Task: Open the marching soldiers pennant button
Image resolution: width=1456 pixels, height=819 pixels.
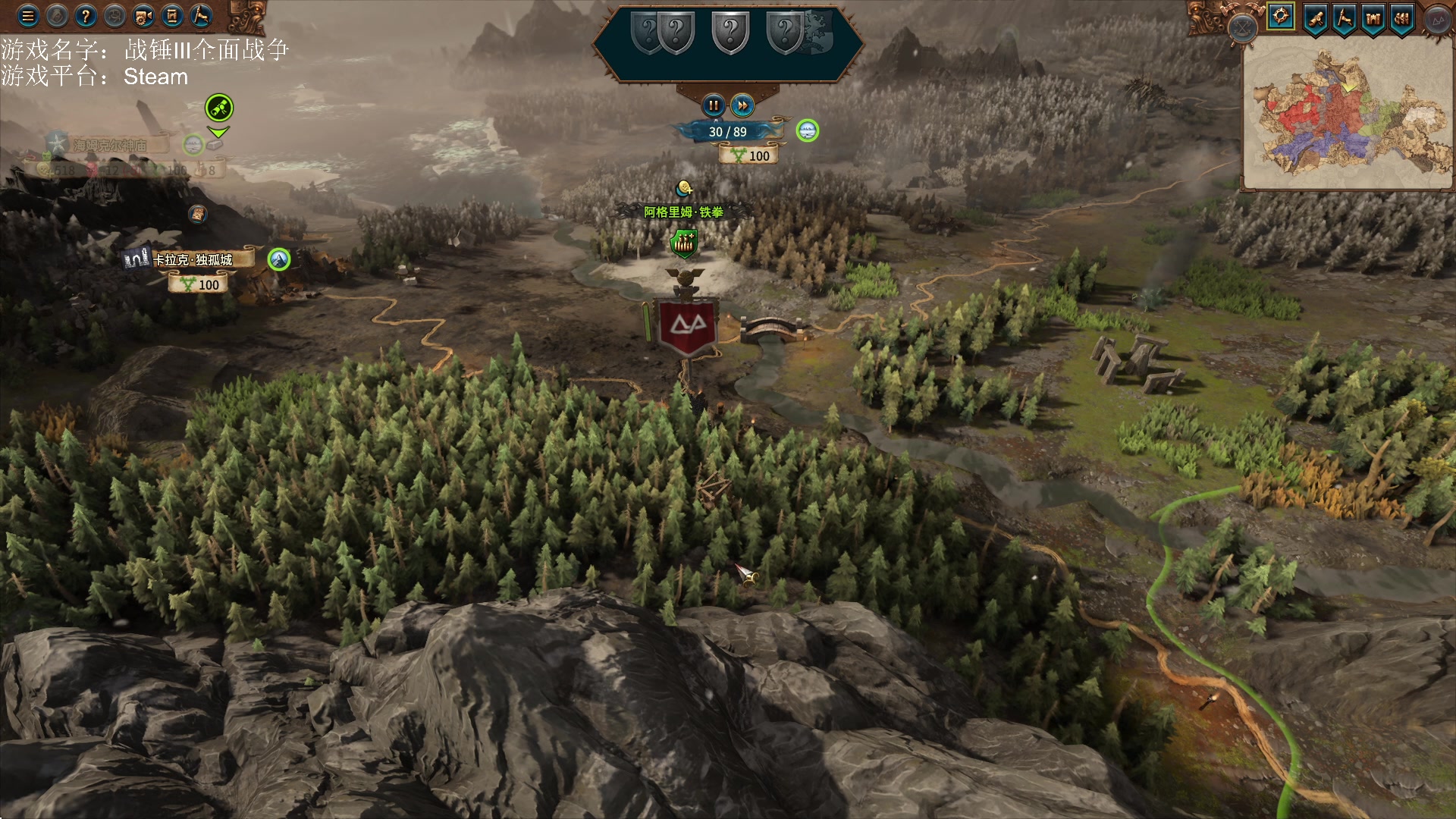Action: 1402,17
